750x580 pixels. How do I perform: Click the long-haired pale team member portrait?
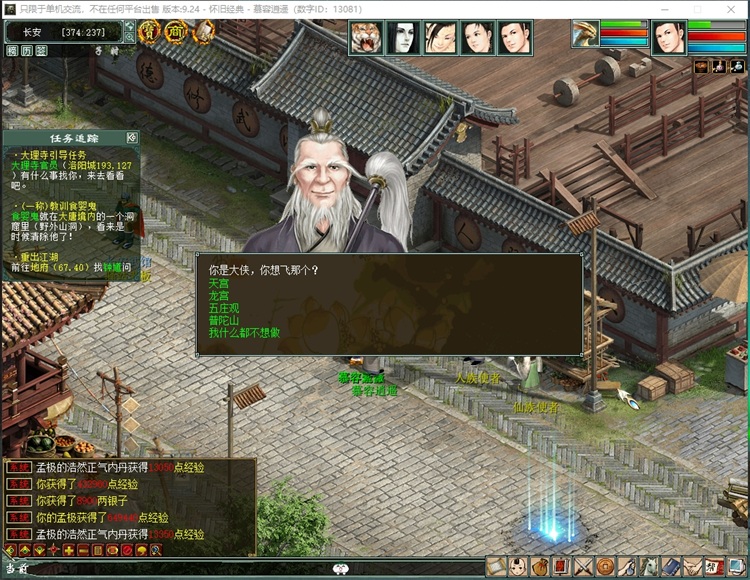(403, 38)
